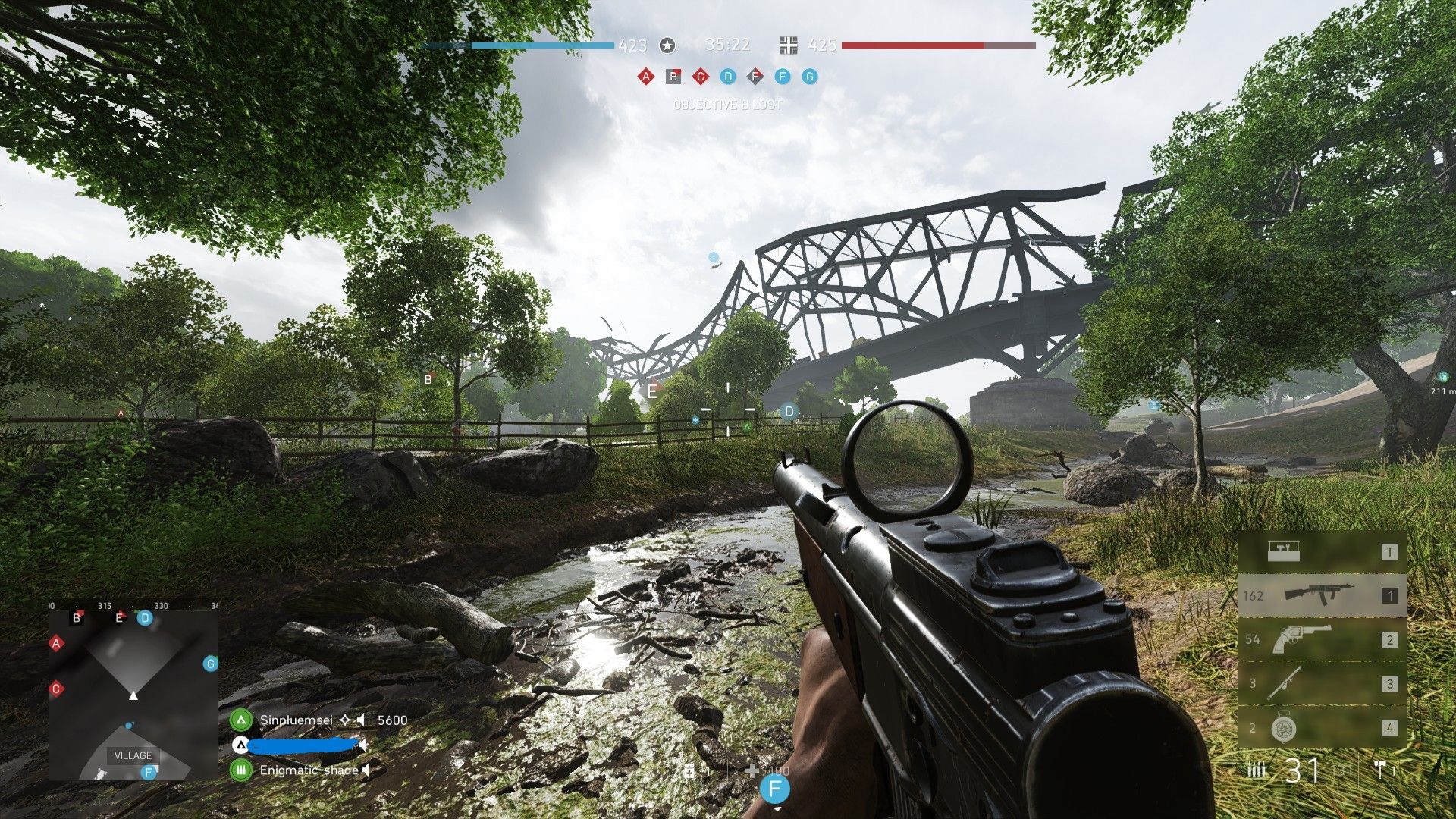Click the German cross team emblem
This screenshot has height=819, width=1456.
coord(789,45)
